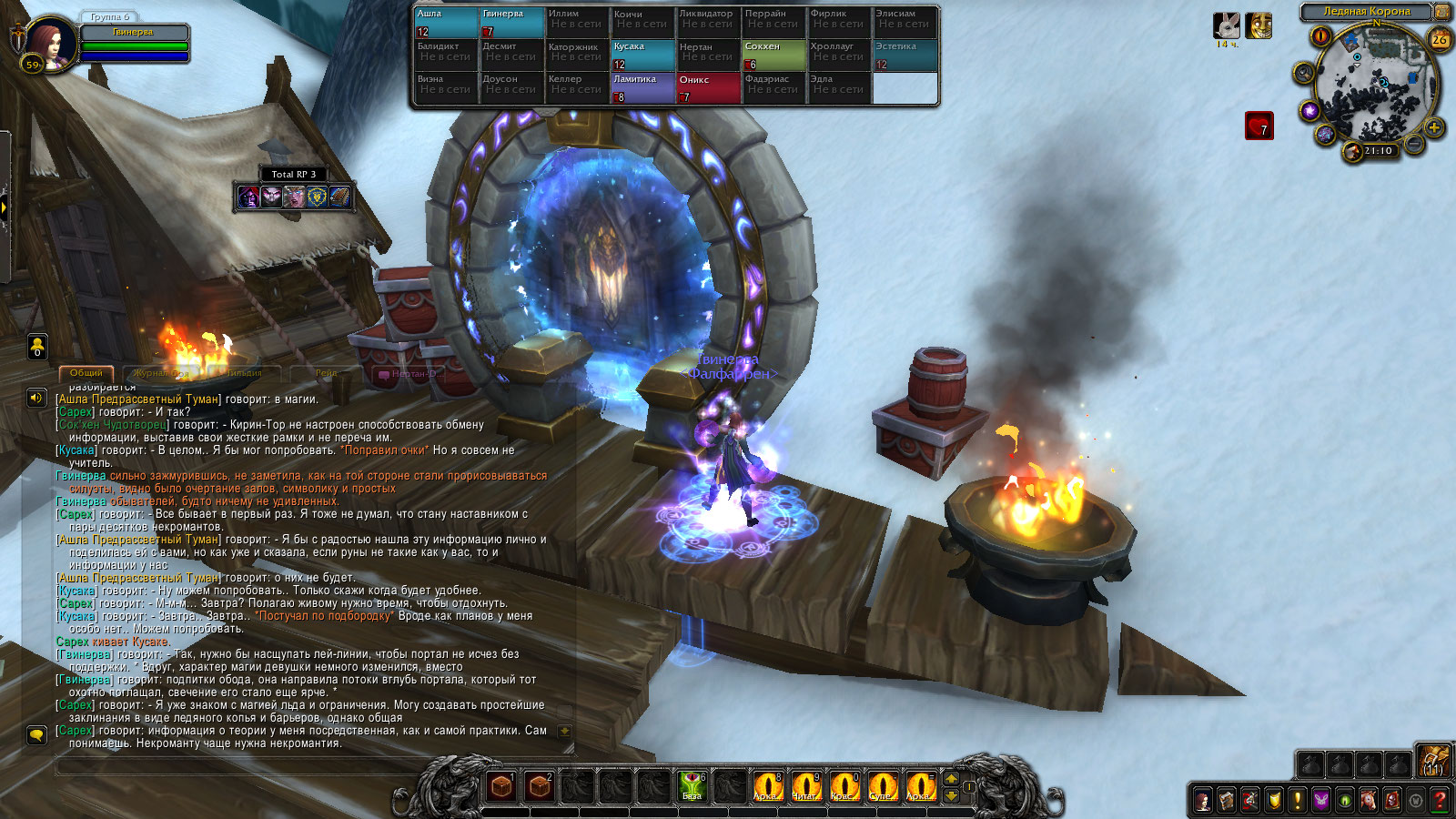Viewport: 1456px width, 819px height.
Task: Open the red question mark help menu
Action: (x=1440, y=801)
